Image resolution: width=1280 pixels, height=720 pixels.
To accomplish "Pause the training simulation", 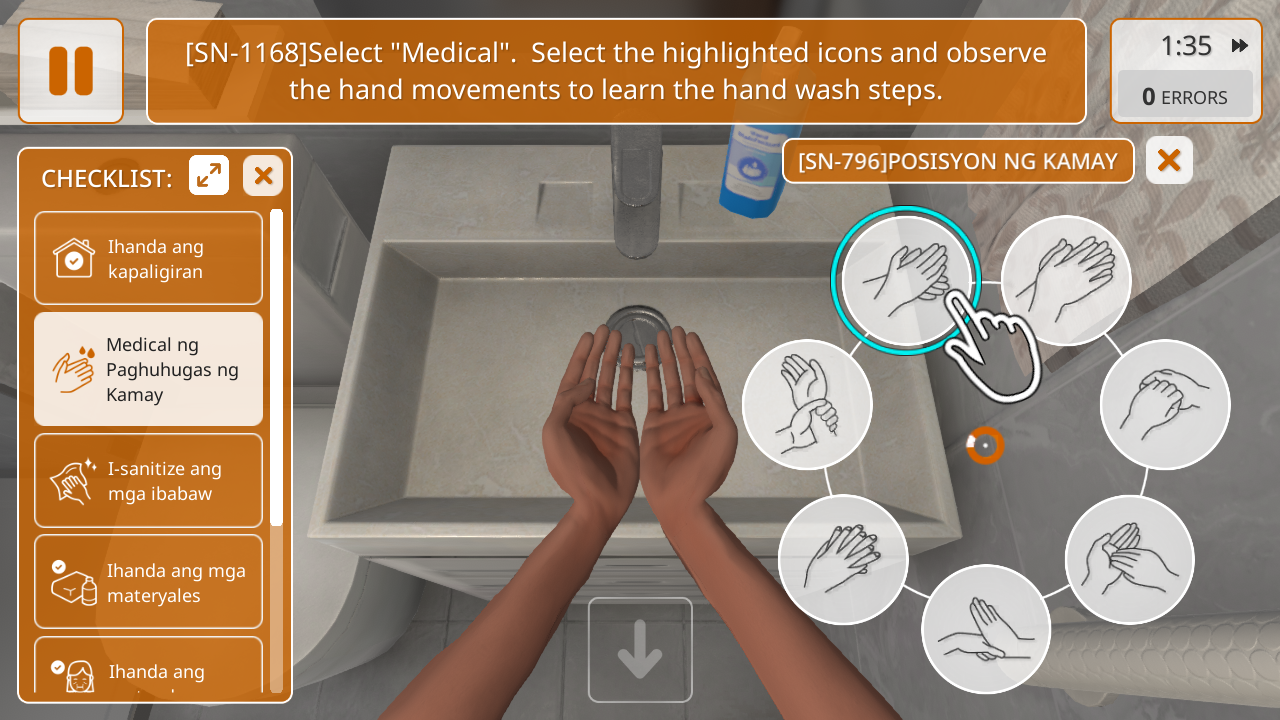I will pos(71,71).
